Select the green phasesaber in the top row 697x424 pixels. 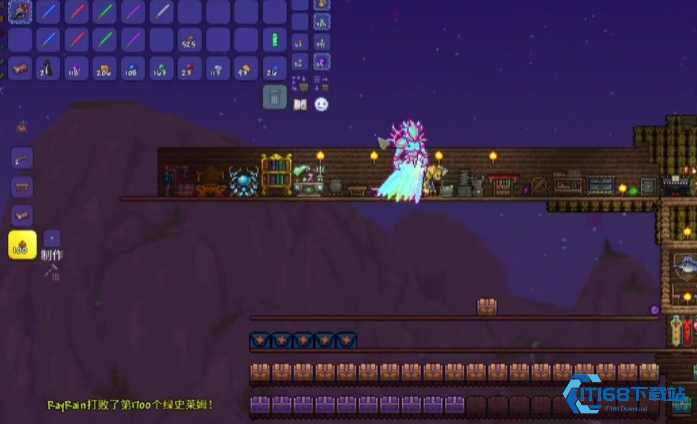[x=105, y=12]
